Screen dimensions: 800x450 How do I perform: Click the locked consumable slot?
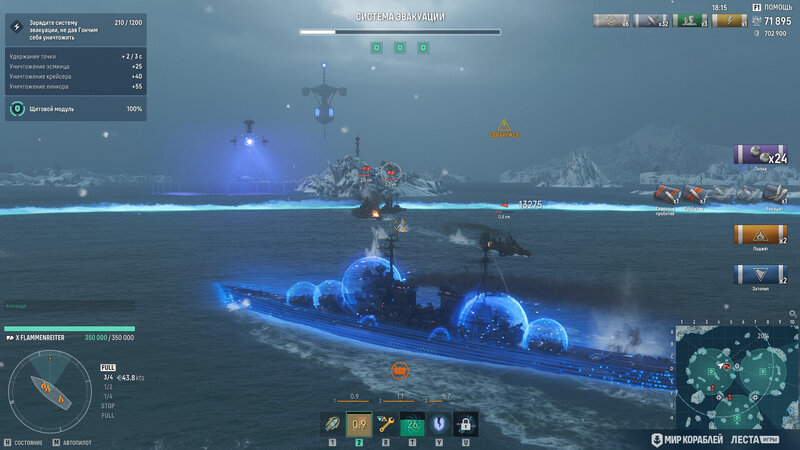click(x=465, y=424)
